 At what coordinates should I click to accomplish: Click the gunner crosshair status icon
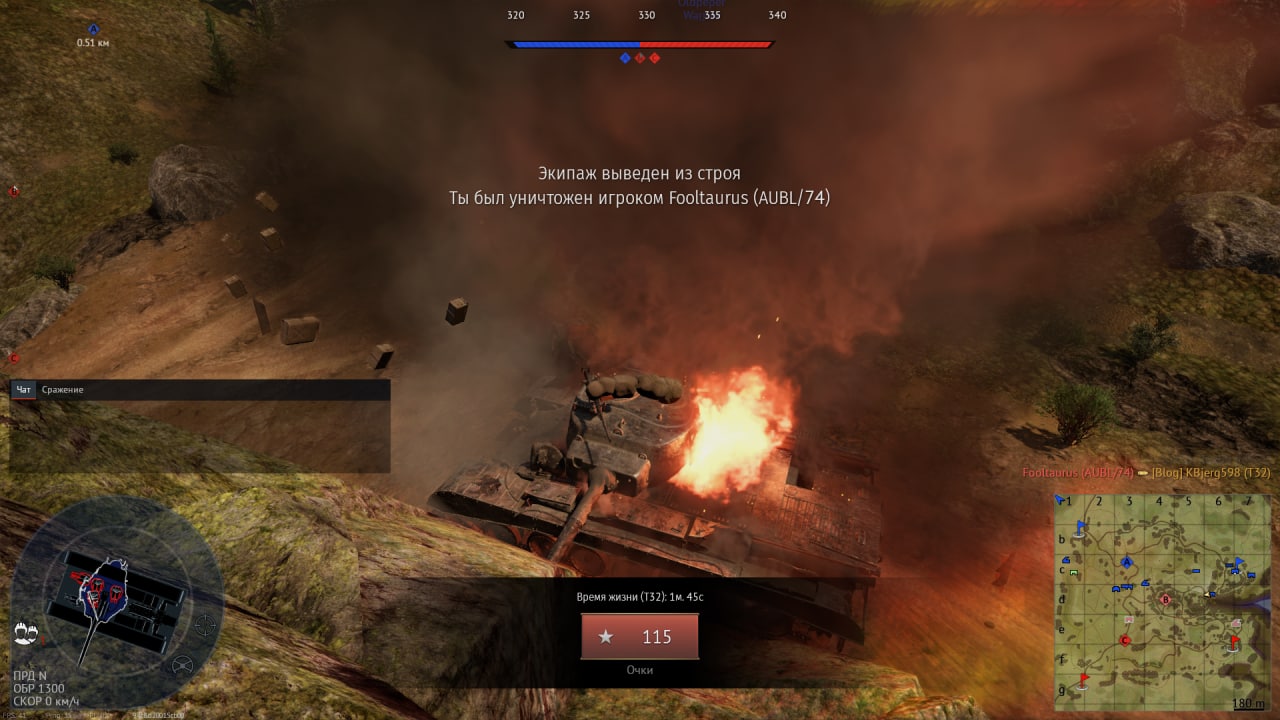(205, 626)
